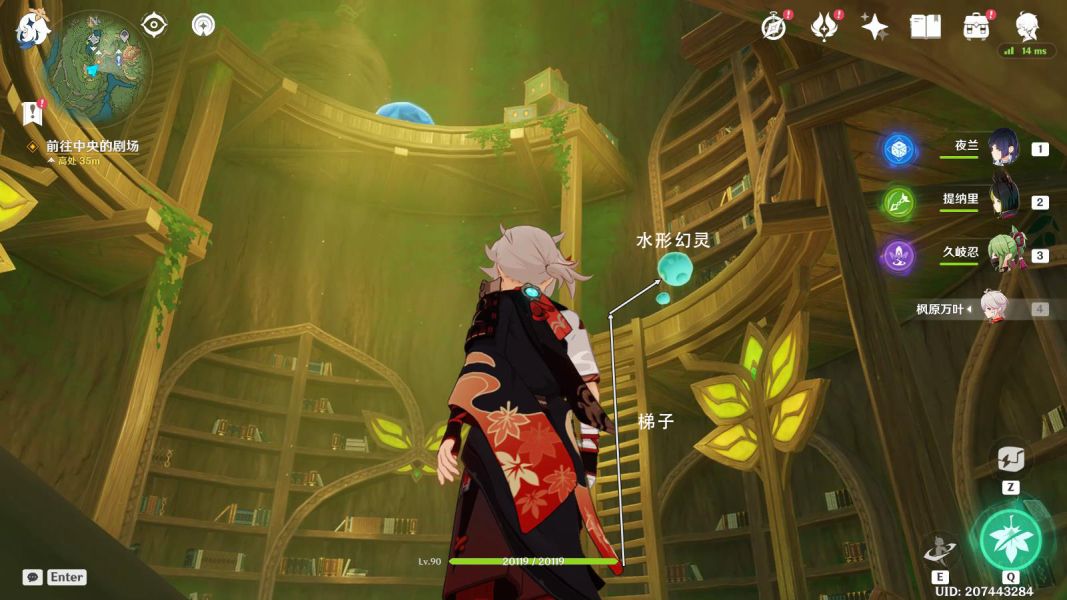Screen dimensions: 1067x600
Task: Open the Paimon menu
Action: point(32,29)
